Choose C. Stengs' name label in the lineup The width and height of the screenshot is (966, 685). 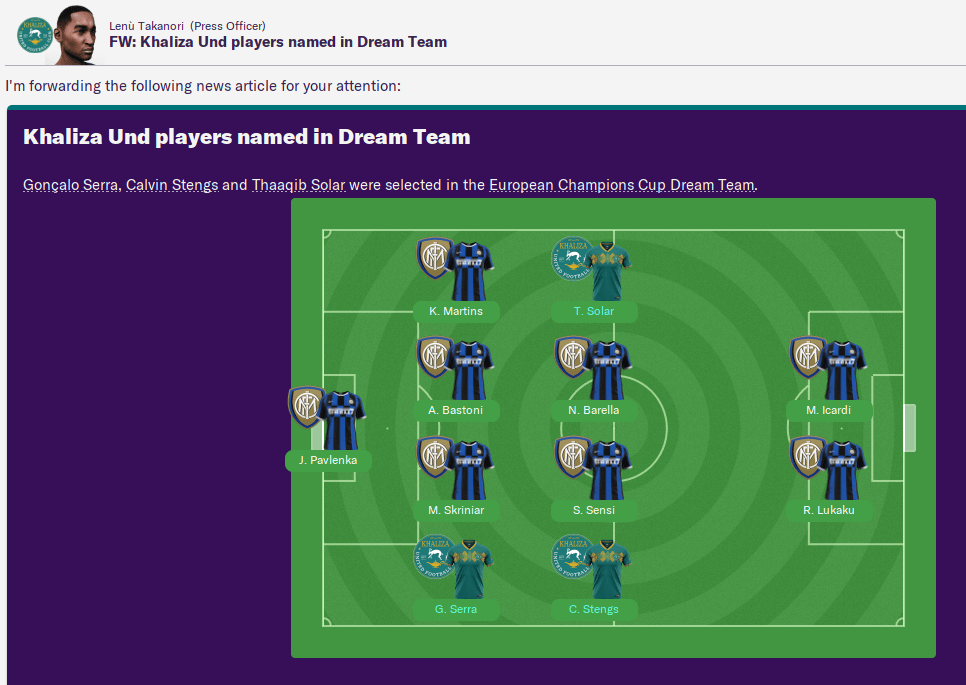(x=594, y=609)
